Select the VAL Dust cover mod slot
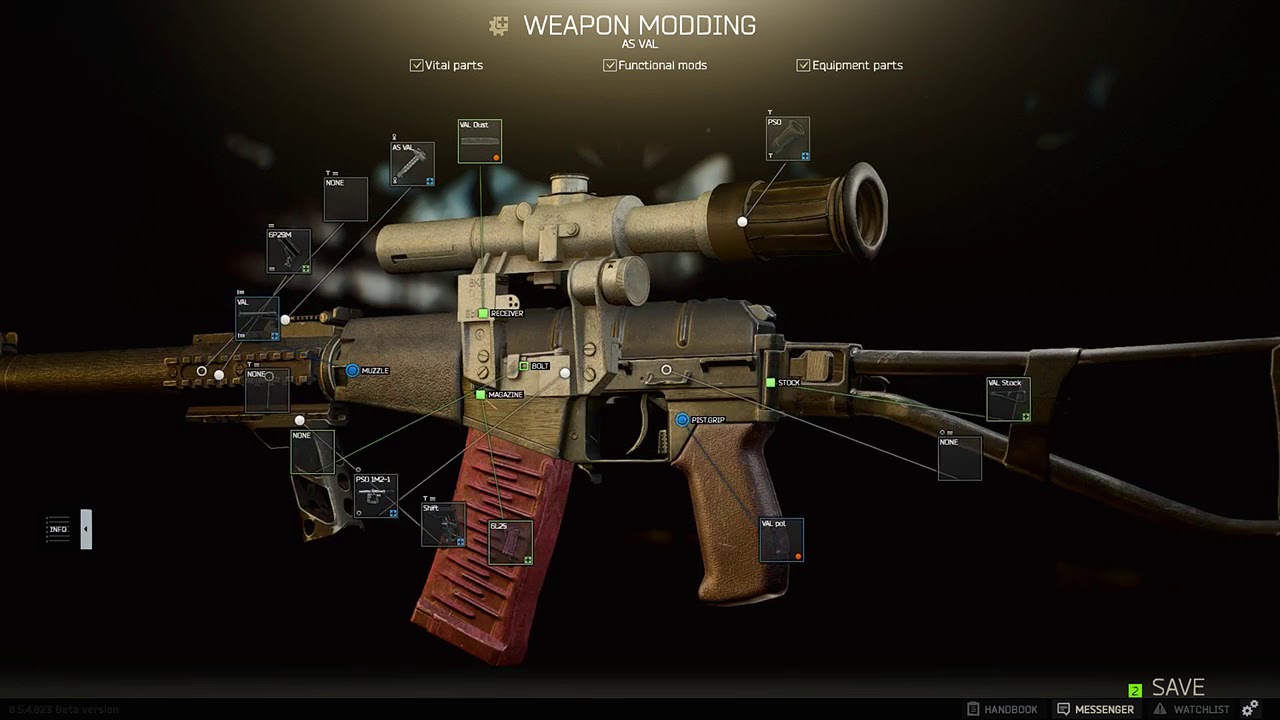This screenshot has width=1280, height=720. 480,141
